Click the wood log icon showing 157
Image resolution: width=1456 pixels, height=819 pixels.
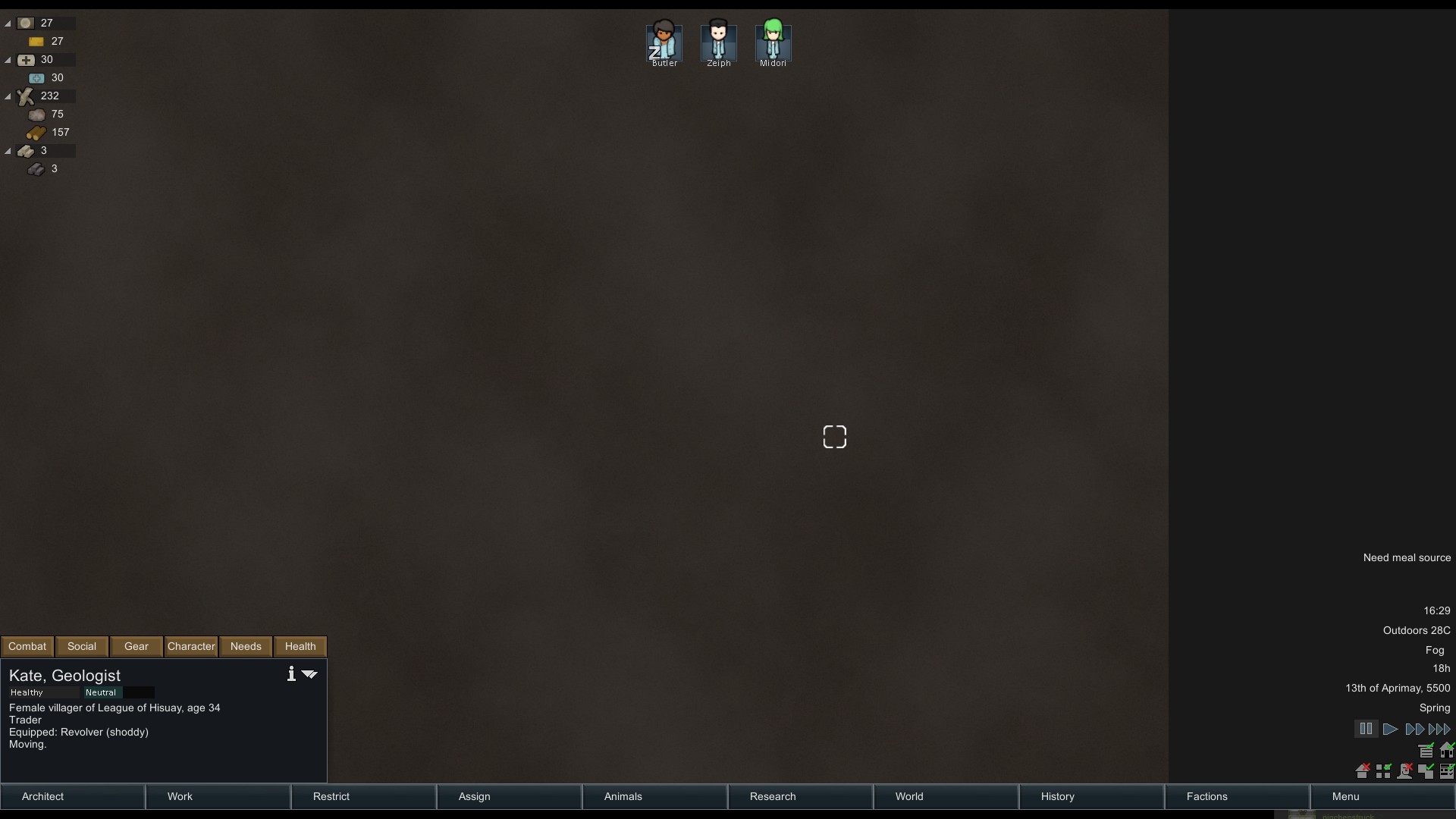36,132
